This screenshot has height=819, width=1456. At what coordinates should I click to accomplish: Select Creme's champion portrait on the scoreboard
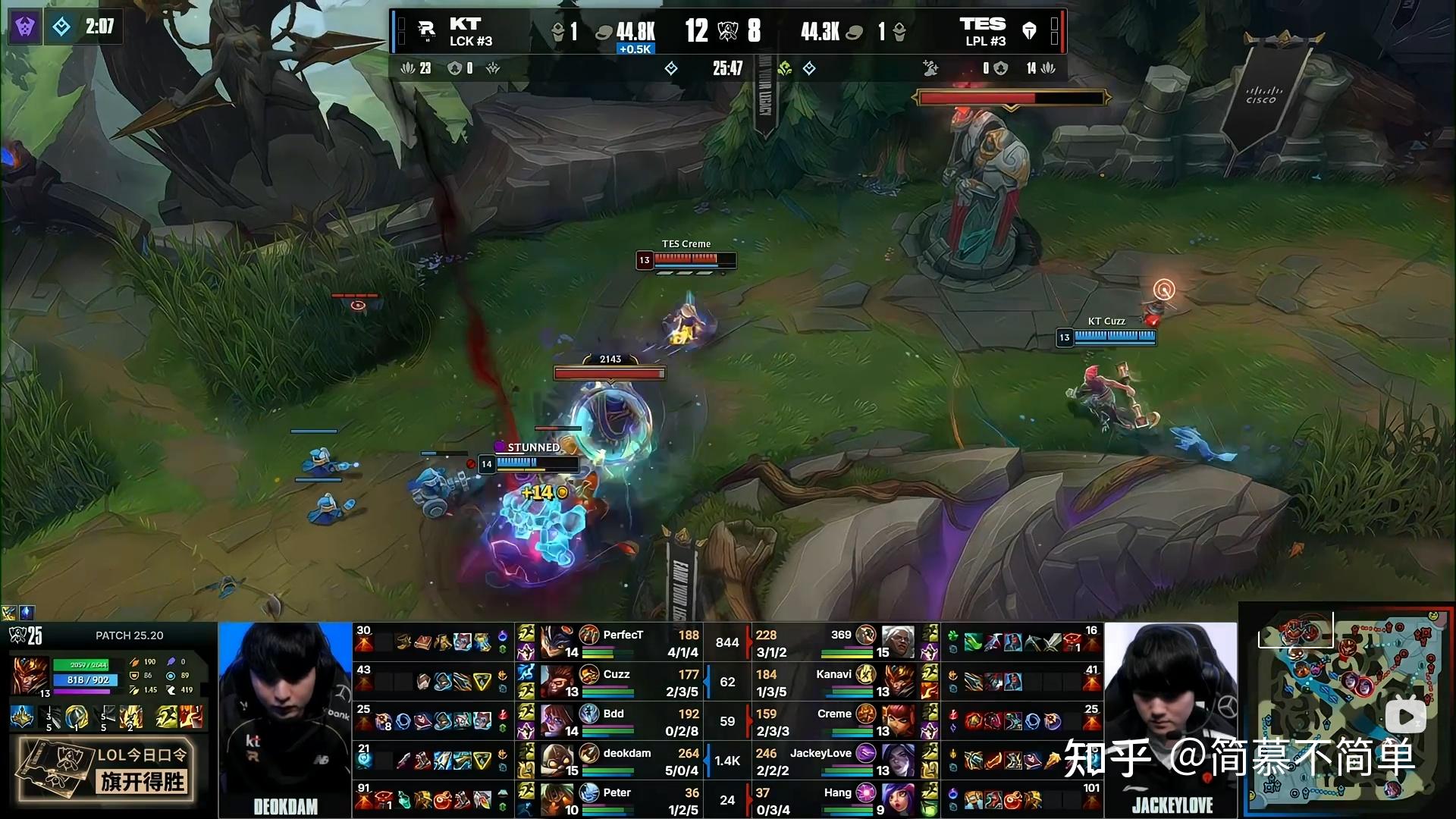[898, 720]
